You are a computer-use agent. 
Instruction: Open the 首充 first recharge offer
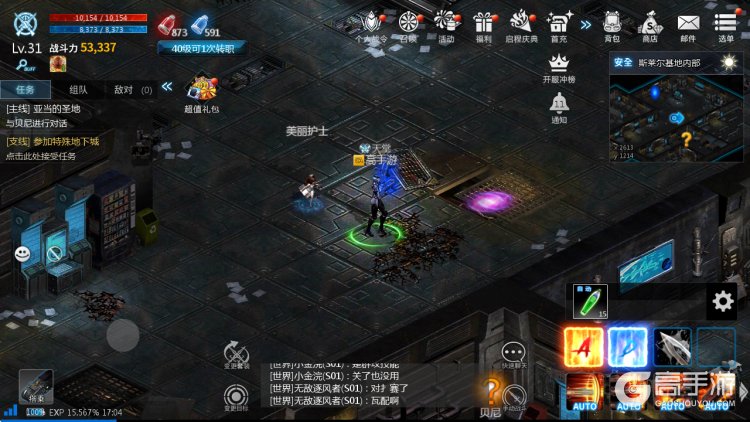click(559, 24)
